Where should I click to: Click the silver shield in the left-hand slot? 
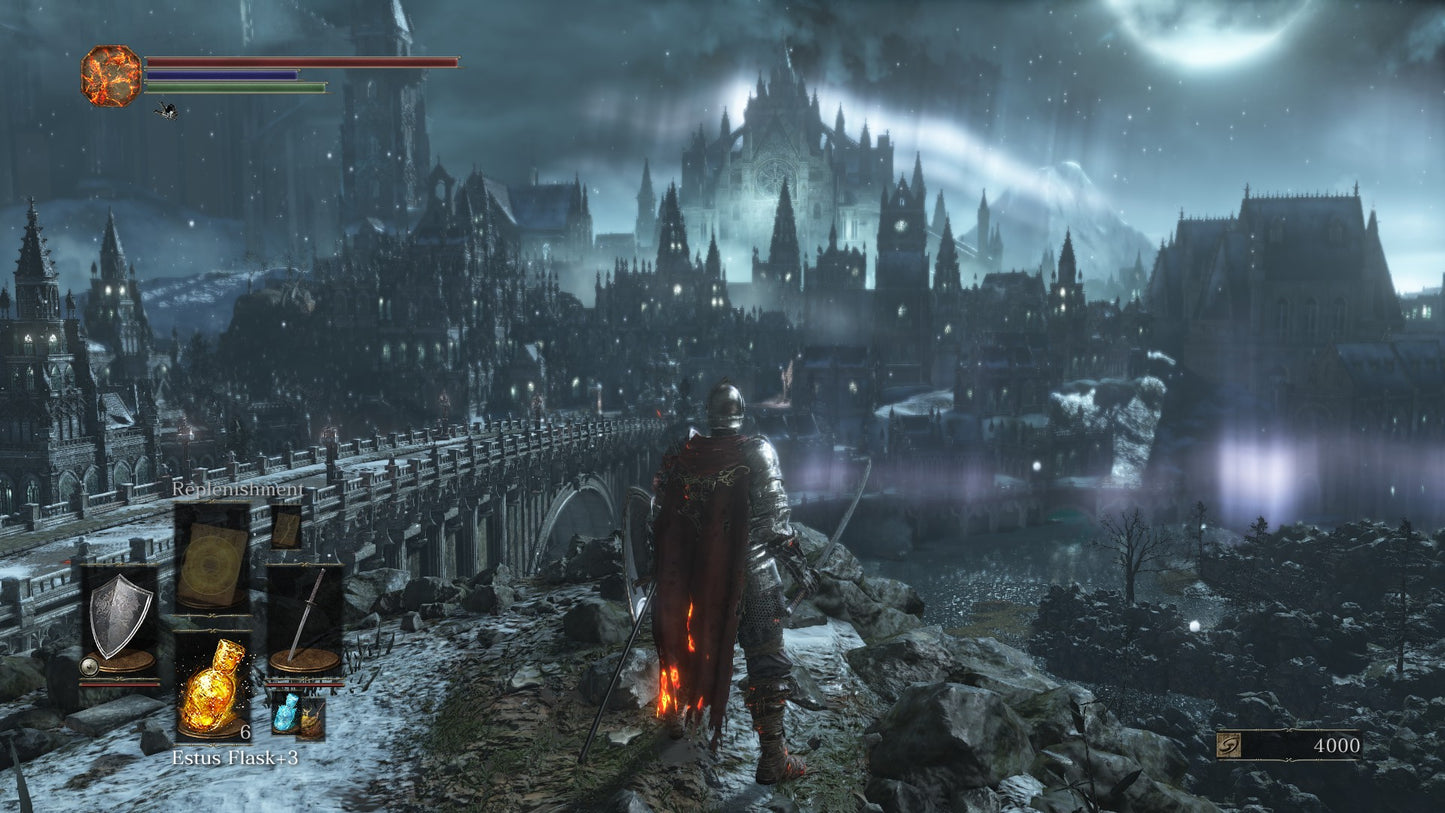pyautogui.click(x=121, y=613)
